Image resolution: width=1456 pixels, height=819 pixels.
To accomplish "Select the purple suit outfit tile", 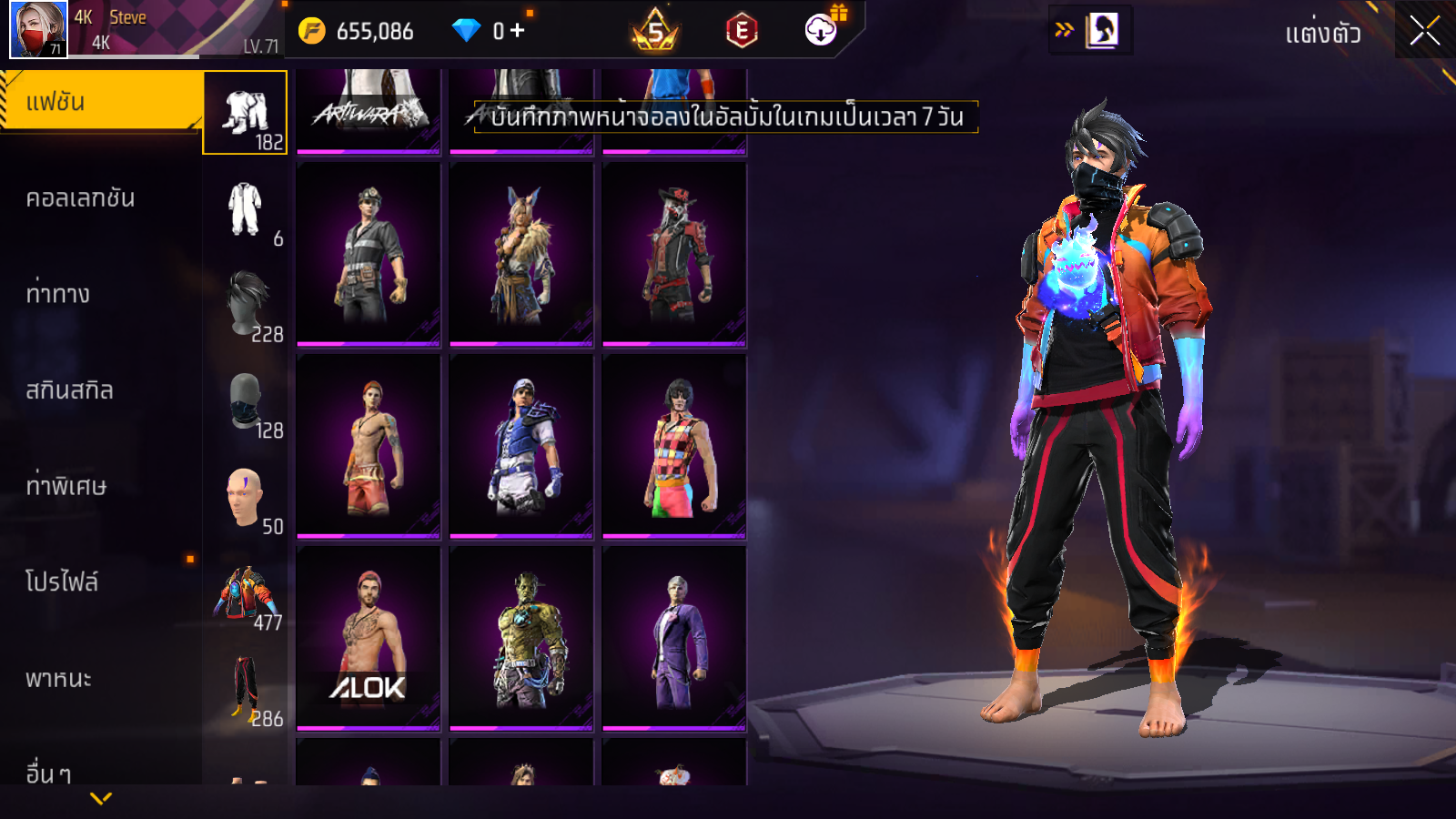I will [x=674, y=638].
